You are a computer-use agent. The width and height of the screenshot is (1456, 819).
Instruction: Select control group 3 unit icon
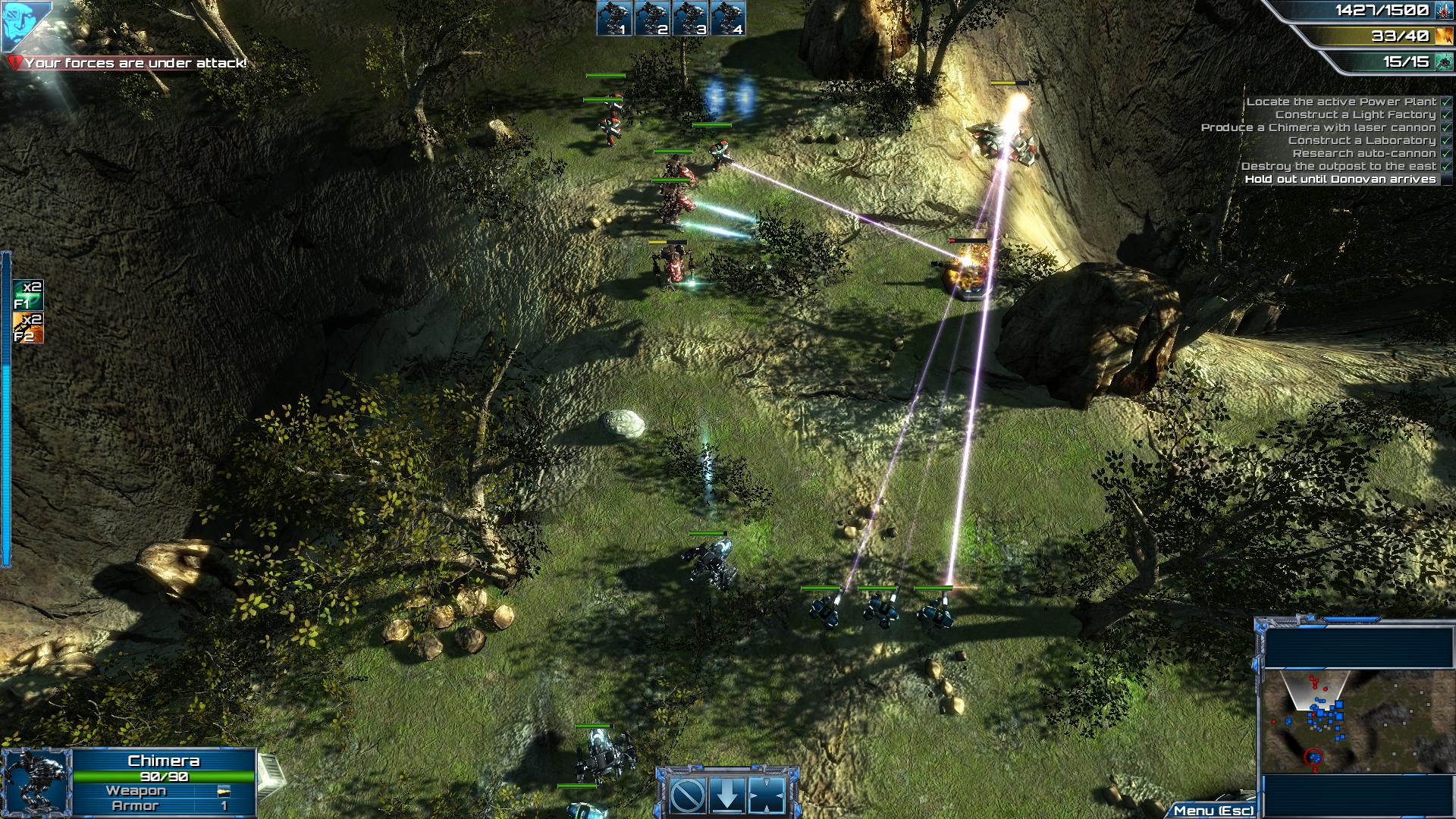pos(691,18)
